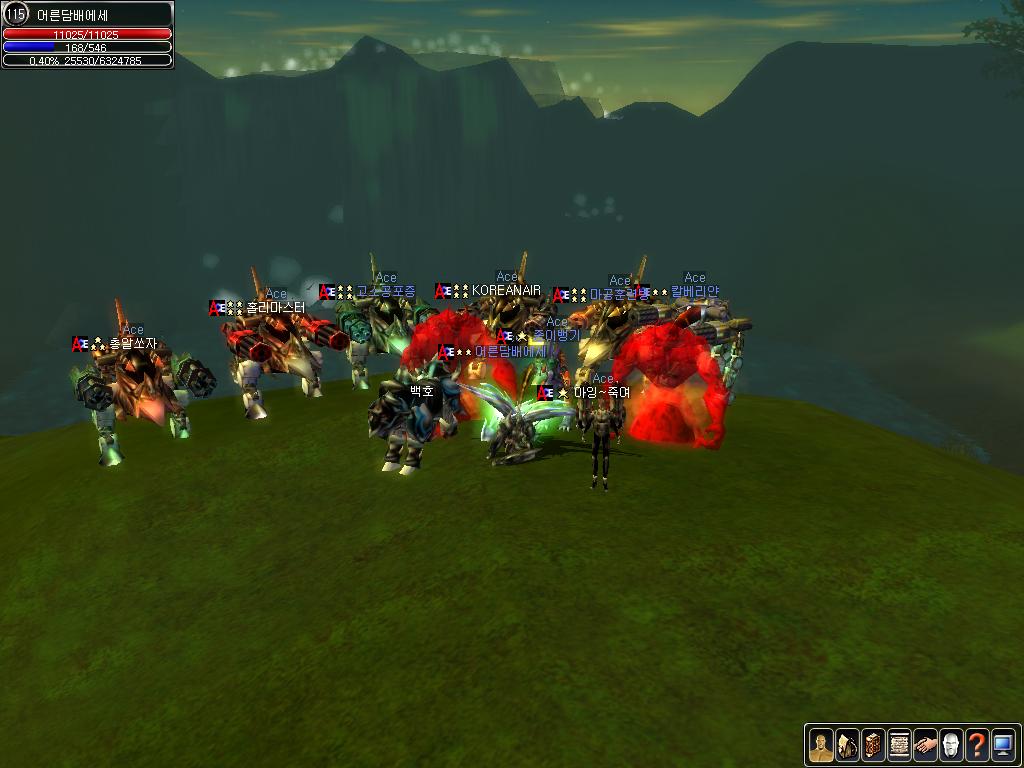This screenshot has height=768, width=1024.
Task: Open the brown spellbook icon
Action: (873, 745)
